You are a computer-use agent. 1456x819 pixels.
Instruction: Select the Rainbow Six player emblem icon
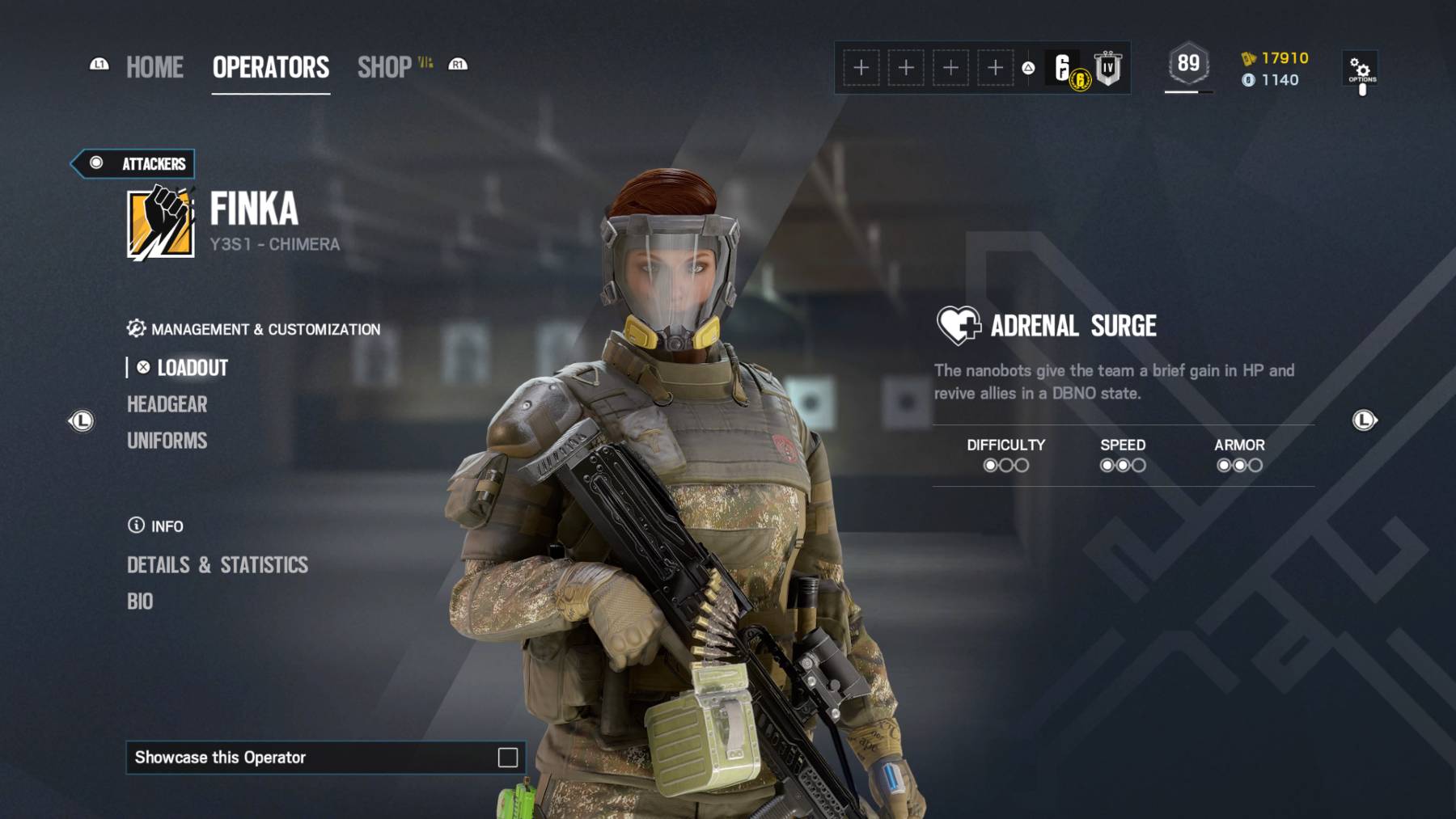pyautogui.click(x=1065, y=68)
